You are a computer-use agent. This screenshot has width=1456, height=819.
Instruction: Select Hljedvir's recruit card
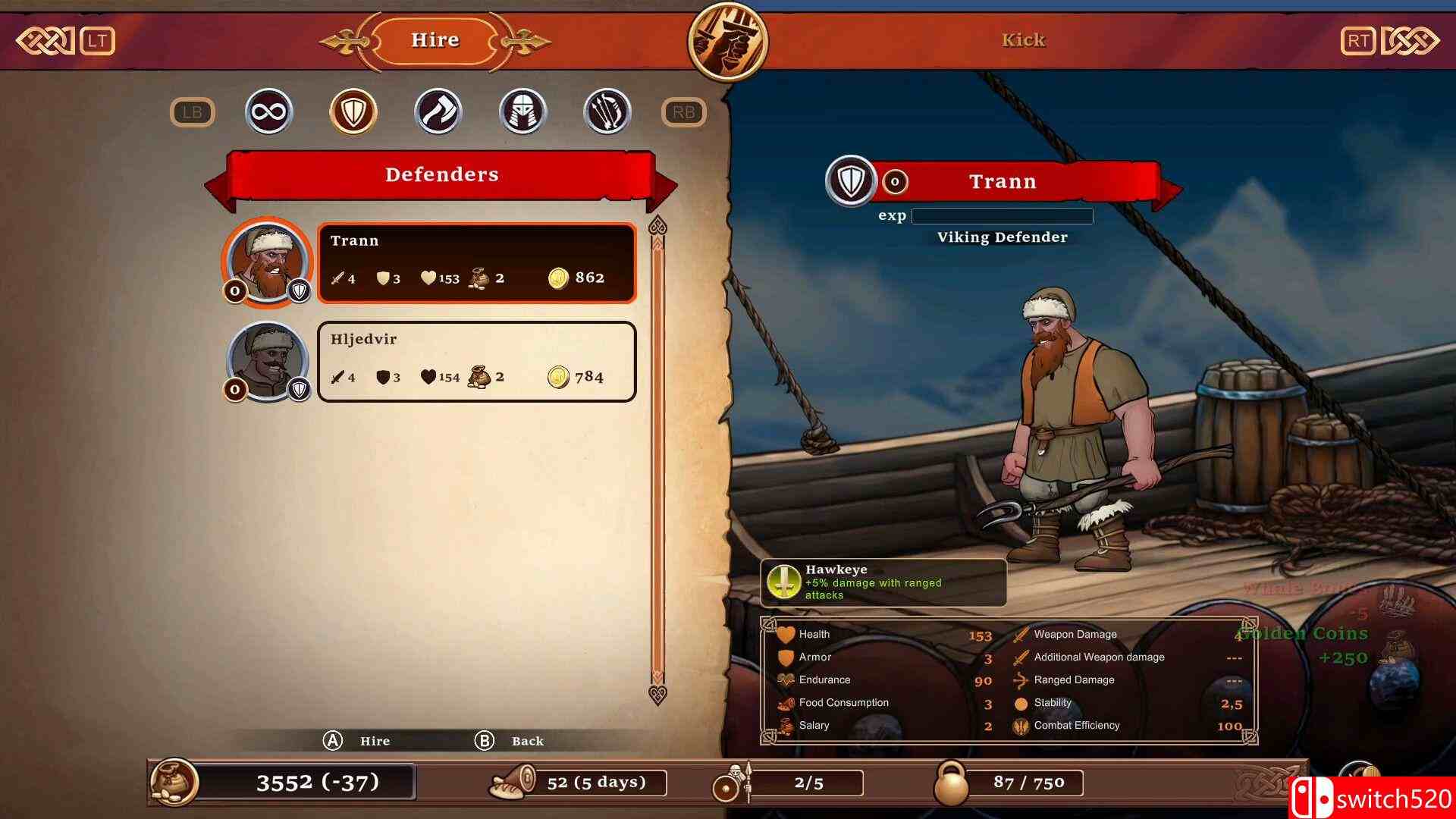[x=476, y=362]
